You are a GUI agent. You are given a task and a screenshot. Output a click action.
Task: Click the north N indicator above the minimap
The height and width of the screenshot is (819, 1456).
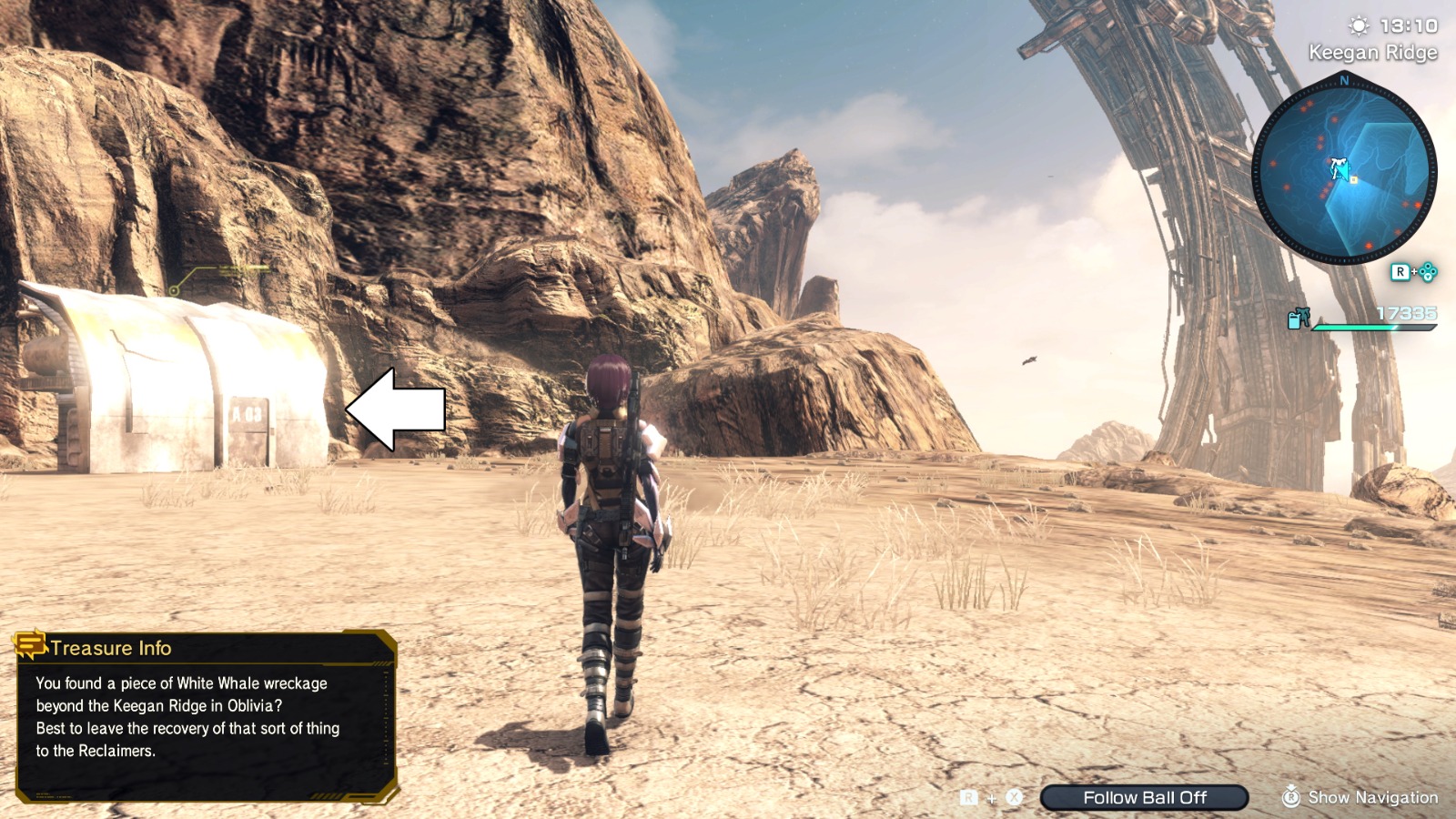pyautogui.click(x=1343, y=80)
